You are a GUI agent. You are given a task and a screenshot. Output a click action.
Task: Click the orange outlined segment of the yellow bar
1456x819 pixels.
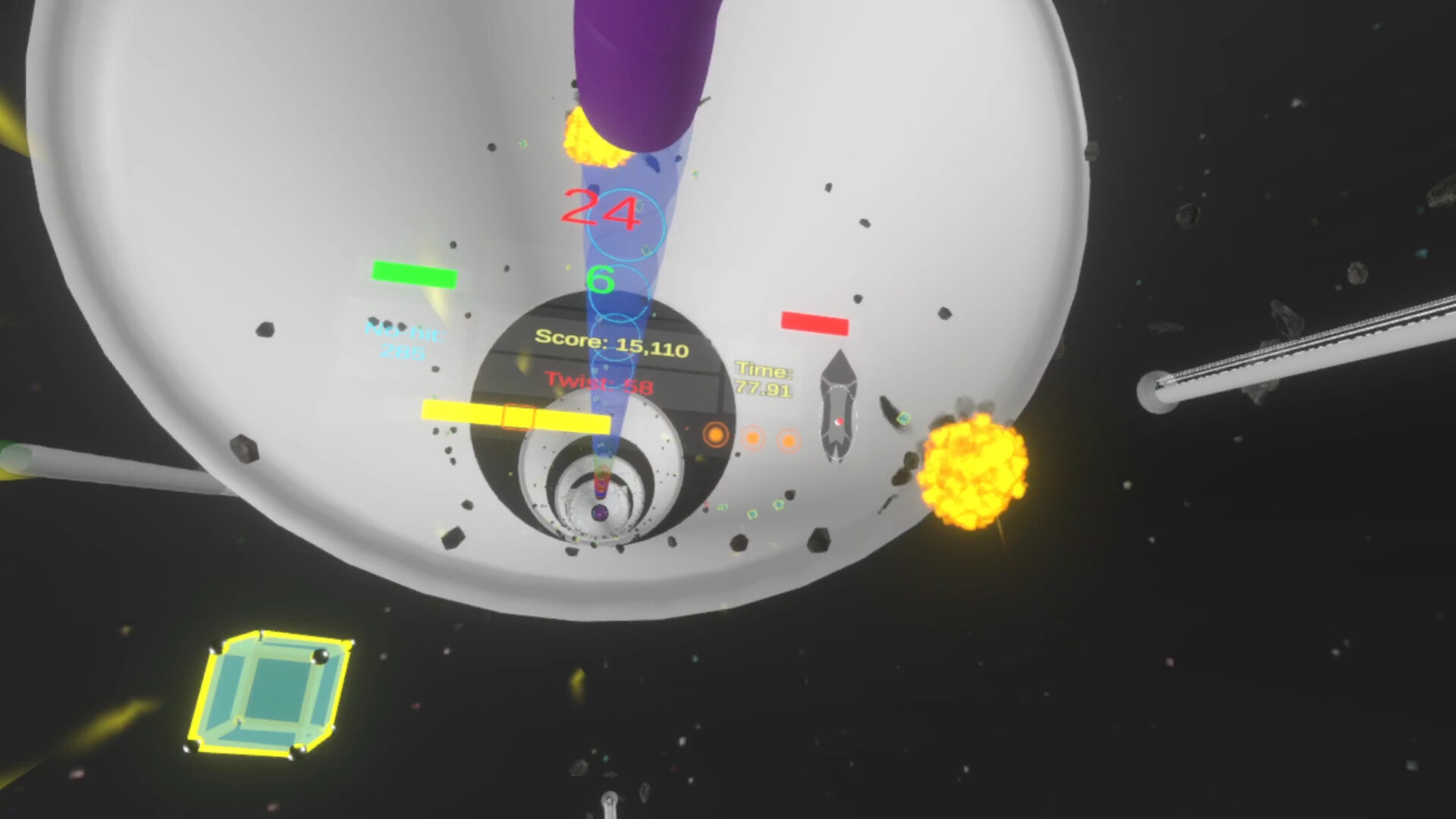point(517,416)
